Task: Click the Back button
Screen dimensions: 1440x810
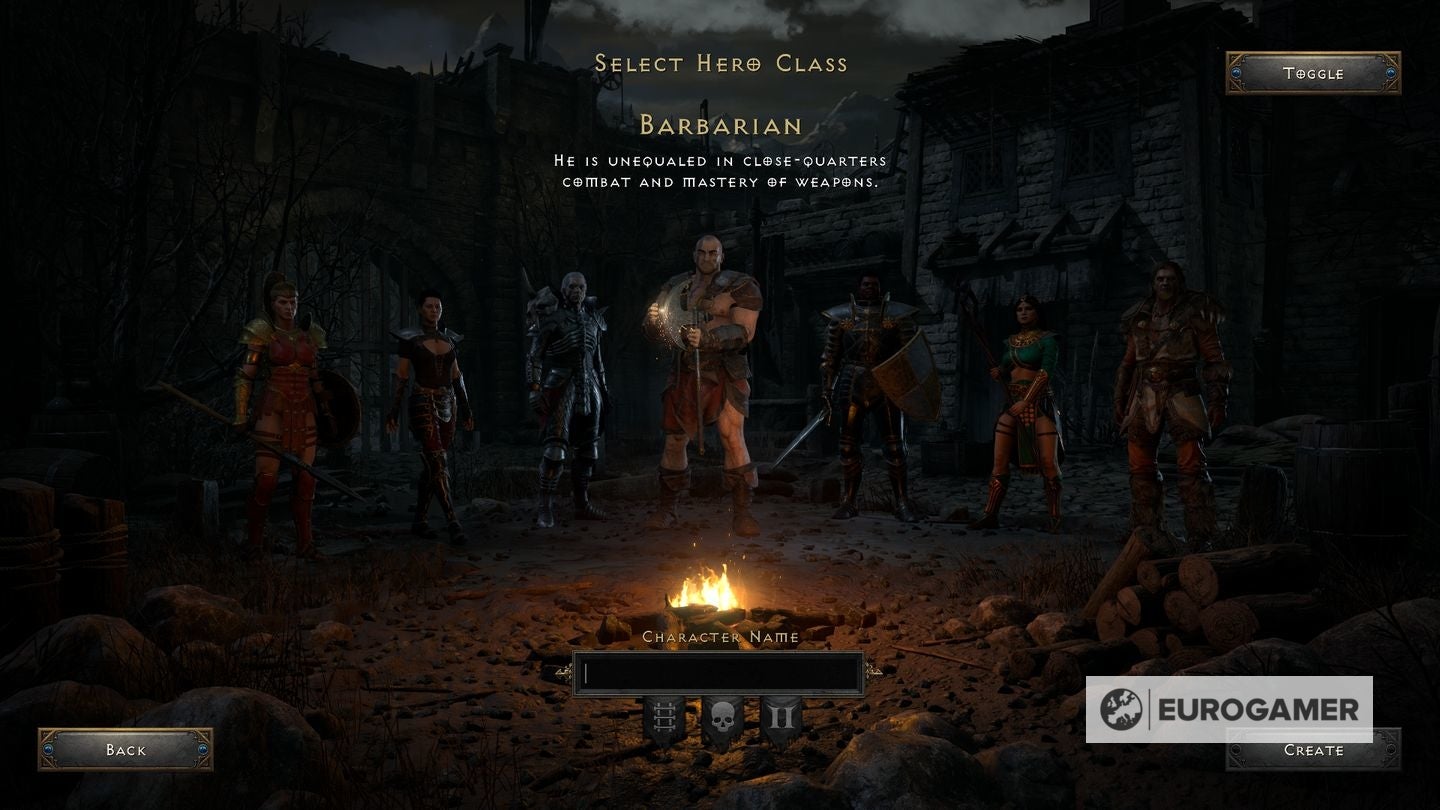Action: [125, 750]
